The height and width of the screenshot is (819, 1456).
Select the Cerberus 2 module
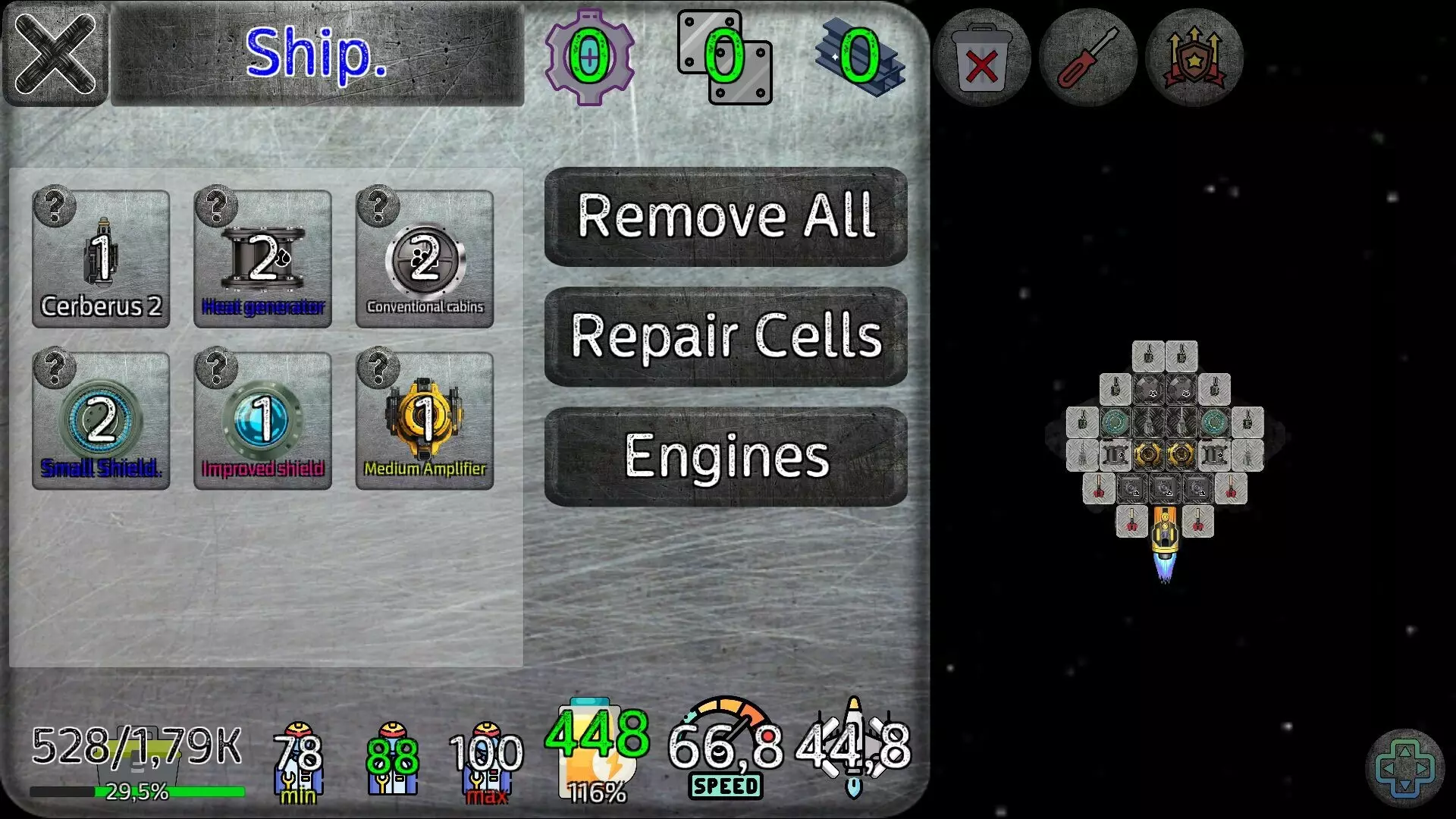(x=102, y=258)
